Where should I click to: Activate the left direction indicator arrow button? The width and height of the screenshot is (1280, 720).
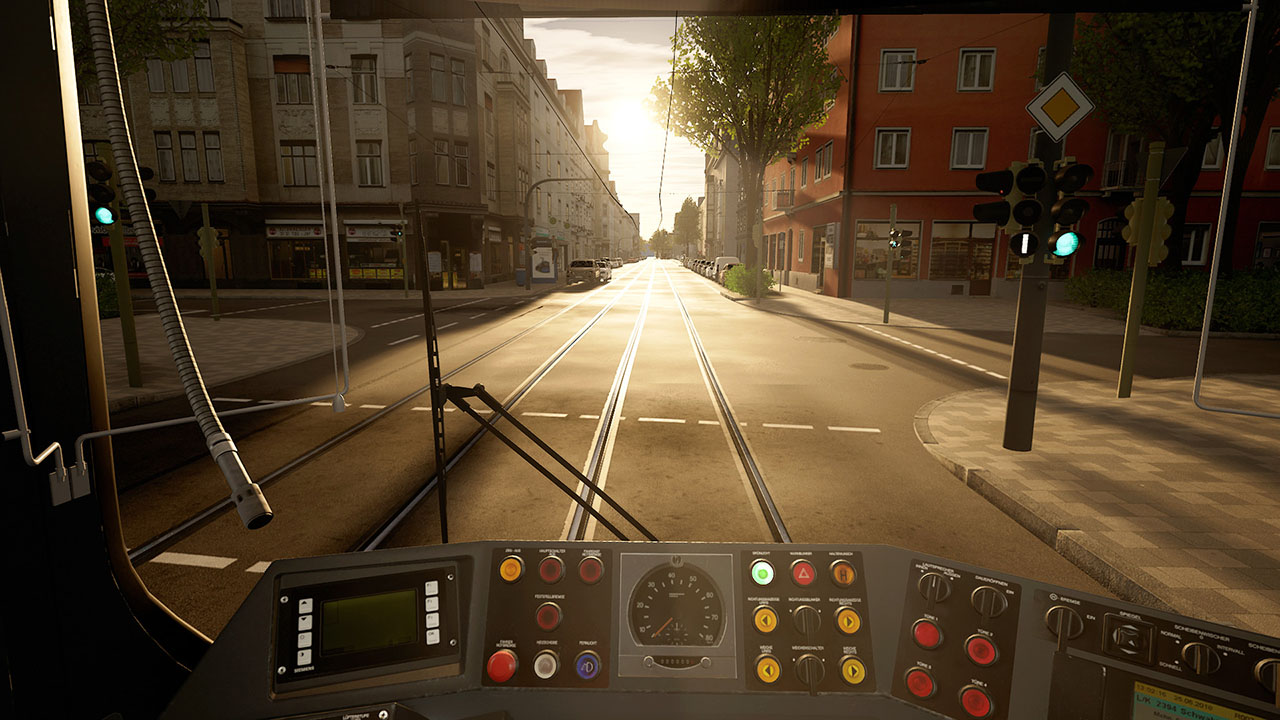point(765,620)
